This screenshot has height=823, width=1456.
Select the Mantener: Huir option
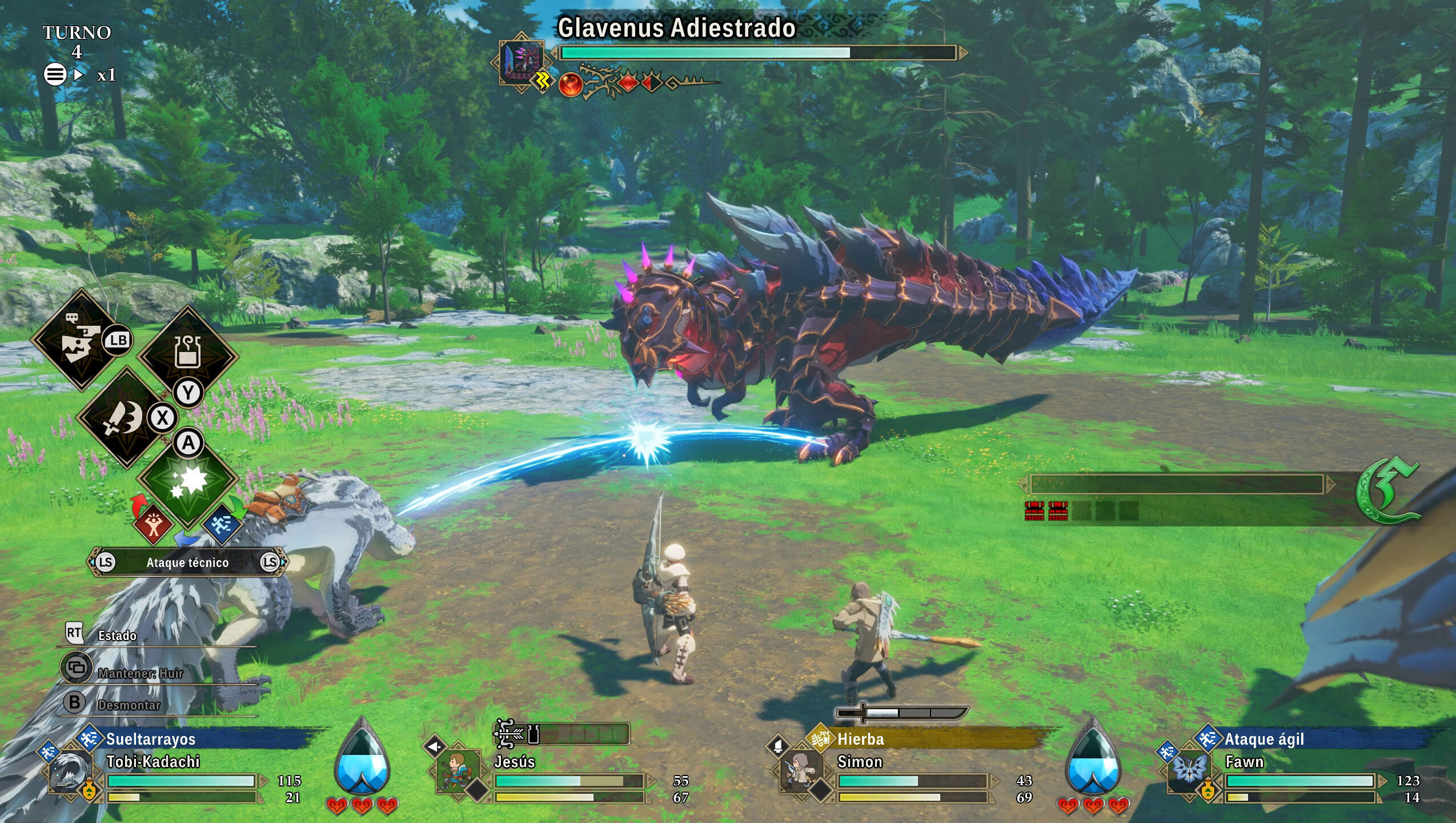click(140, 673)
